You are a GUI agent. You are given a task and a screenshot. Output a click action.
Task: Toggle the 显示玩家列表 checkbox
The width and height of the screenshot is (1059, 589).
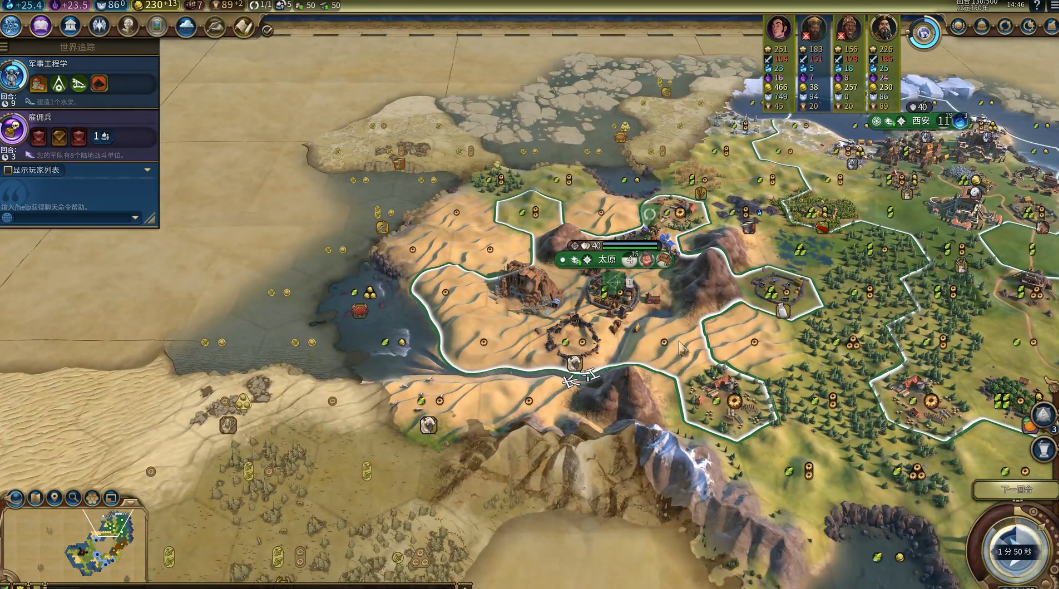click(8, 170)
